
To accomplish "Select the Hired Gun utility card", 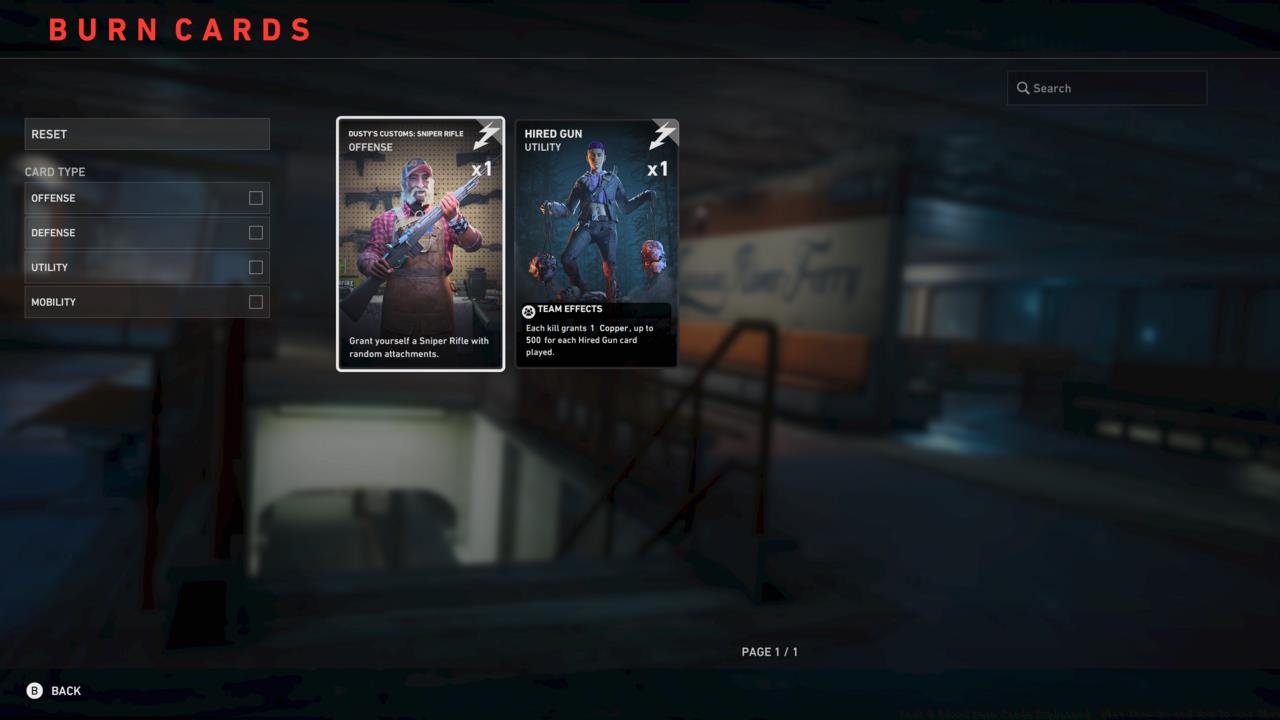I will (x=596, y=243).
